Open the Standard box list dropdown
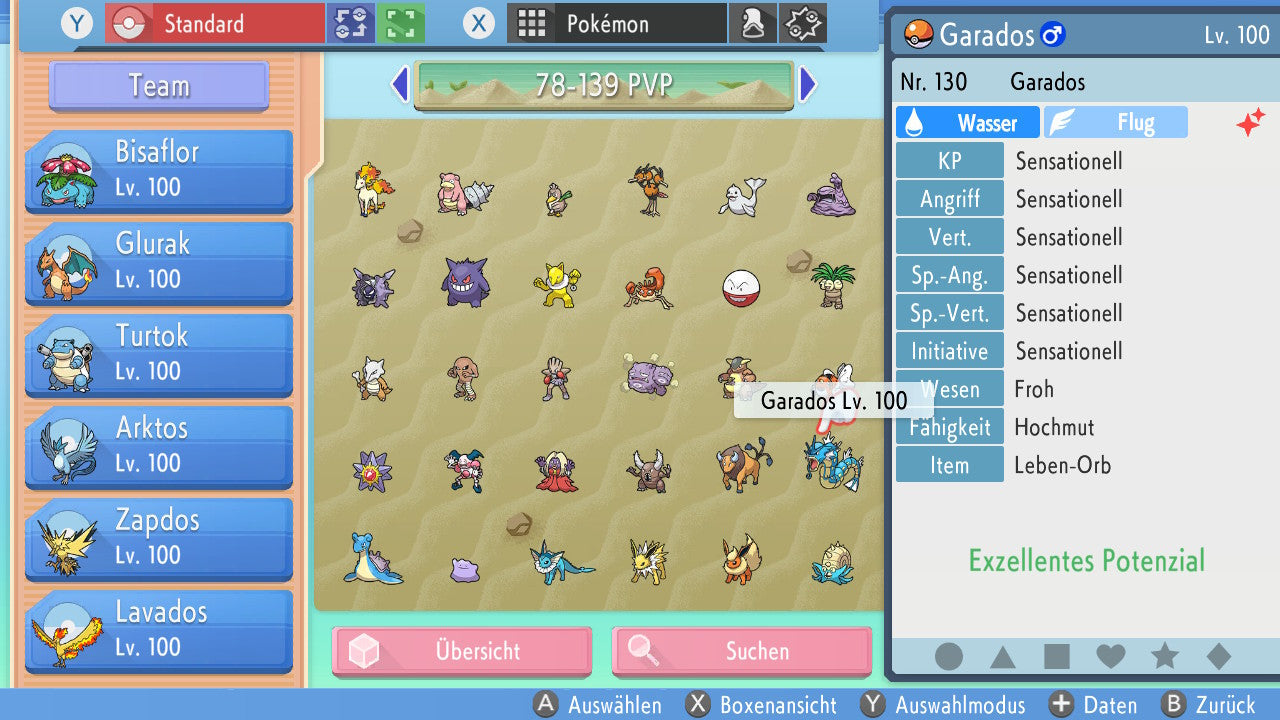This screenshot has width=1280, height=720. (x=214, y=22)
